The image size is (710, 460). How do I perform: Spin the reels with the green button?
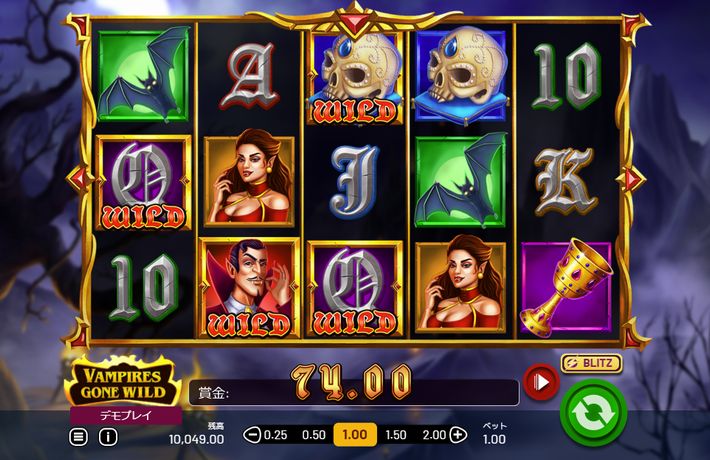(x=593, y=412)
